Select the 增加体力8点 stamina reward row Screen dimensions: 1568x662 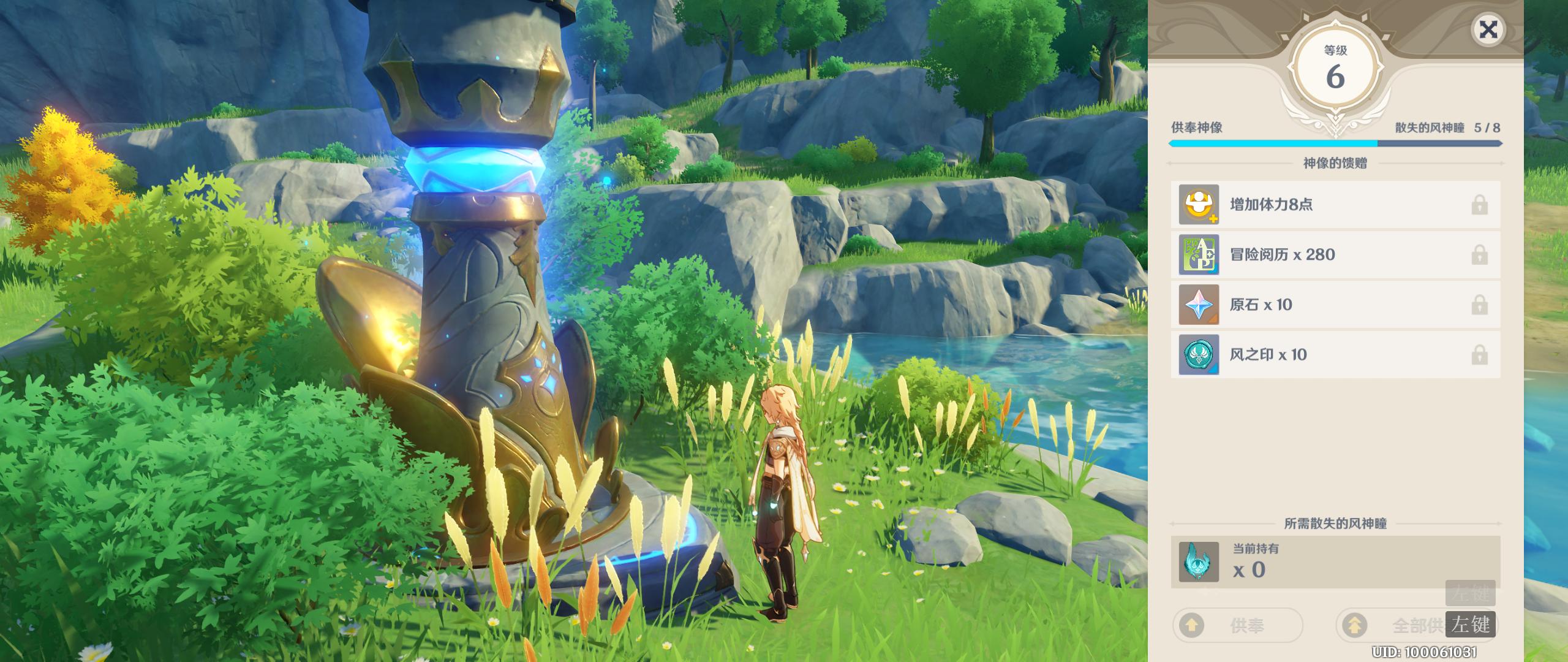pos(1335,205)
